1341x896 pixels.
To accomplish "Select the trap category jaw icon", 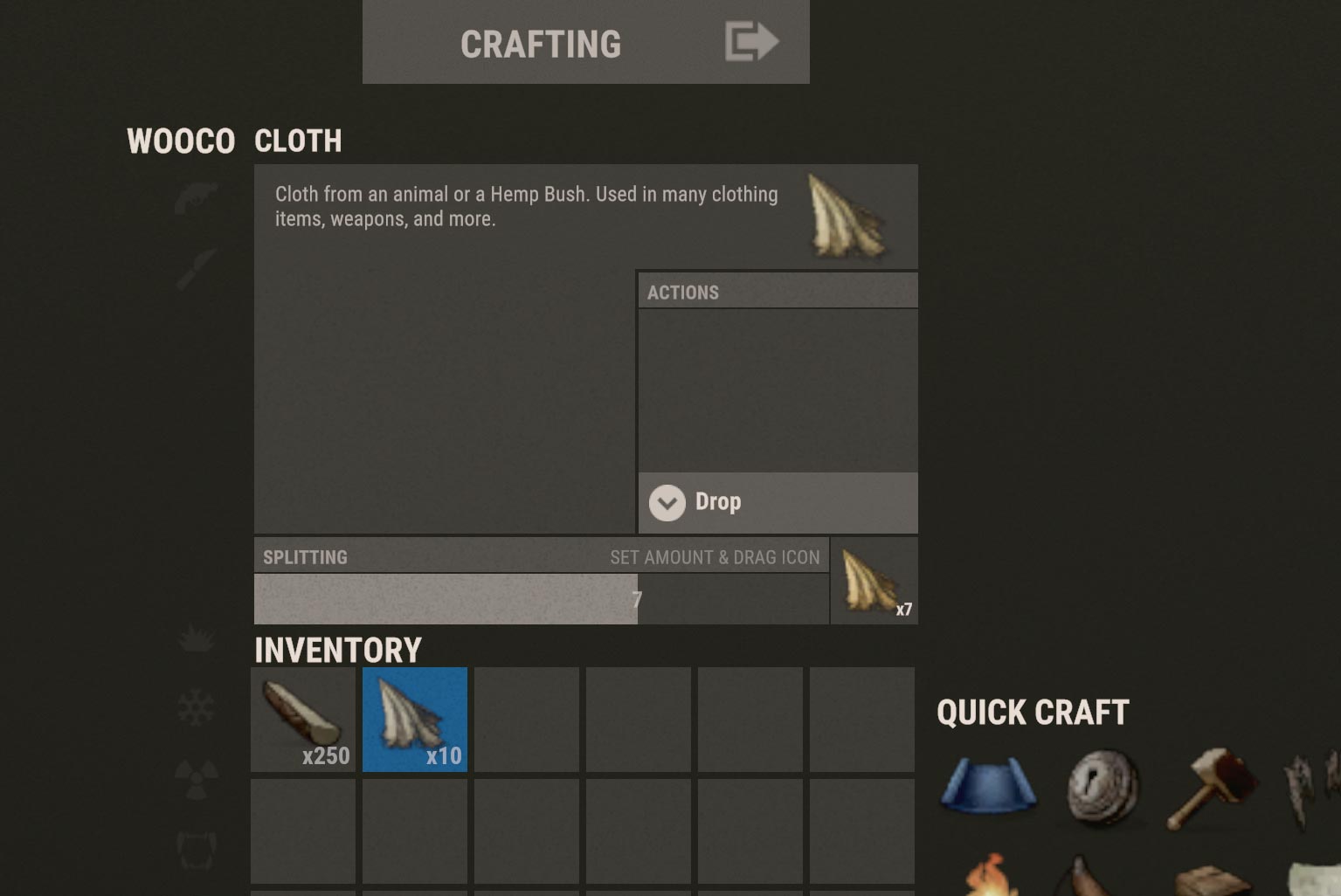I will 196,849.
